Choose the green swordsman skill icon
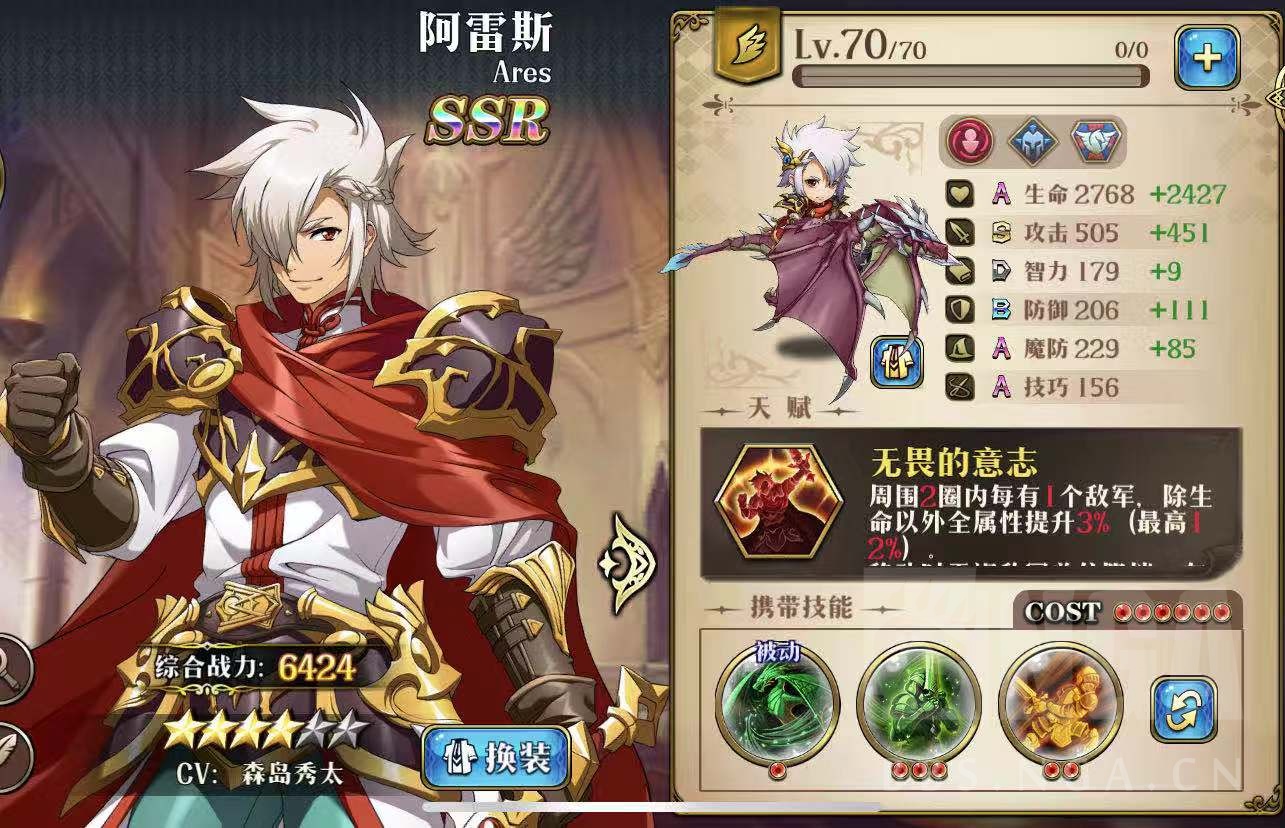This screenshot has width=1285, height=828. coord(919,703)
